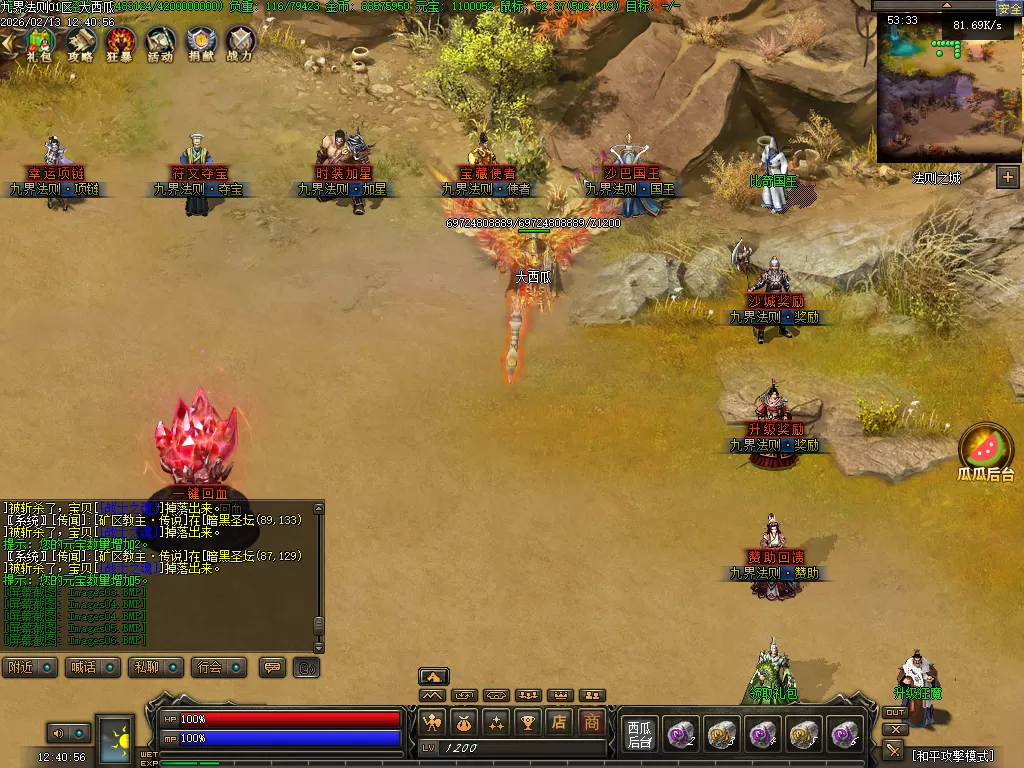The image size is (1024, 768).
Task: Open the 礼包 gift pack icon
Action: [40, 43]
